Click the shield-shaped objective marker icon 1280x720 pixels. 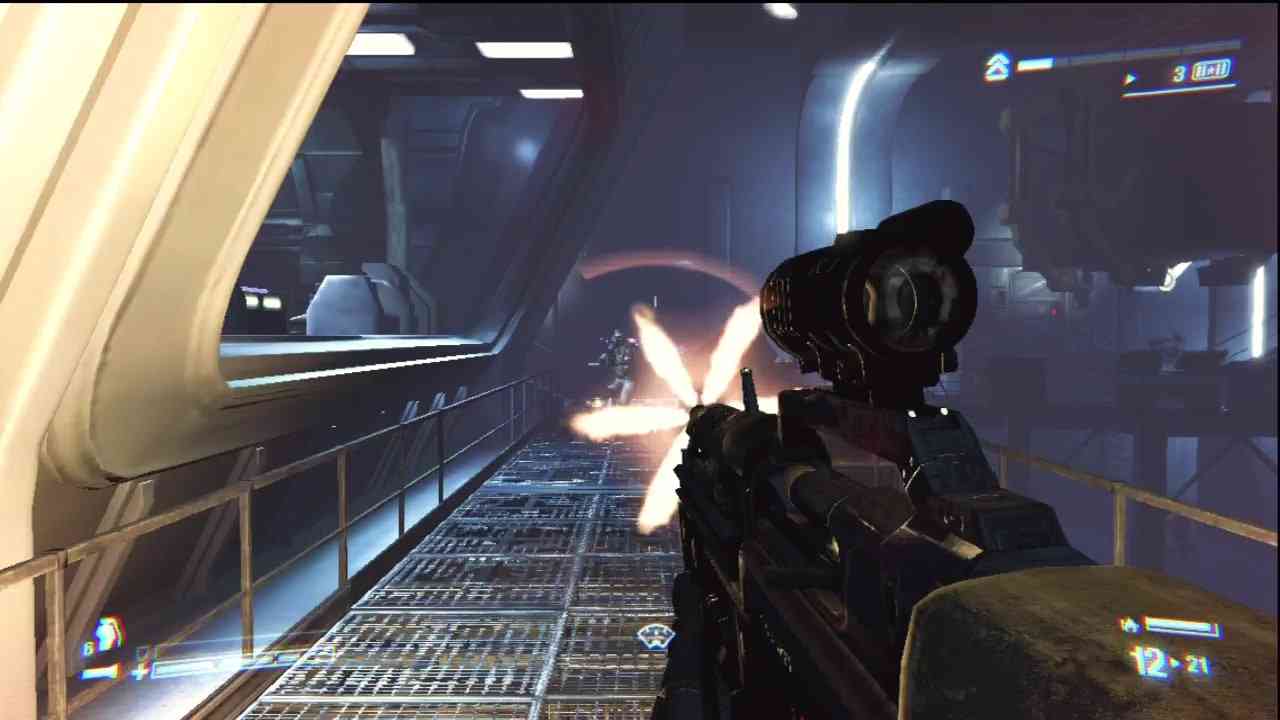[x=655, y=636]
